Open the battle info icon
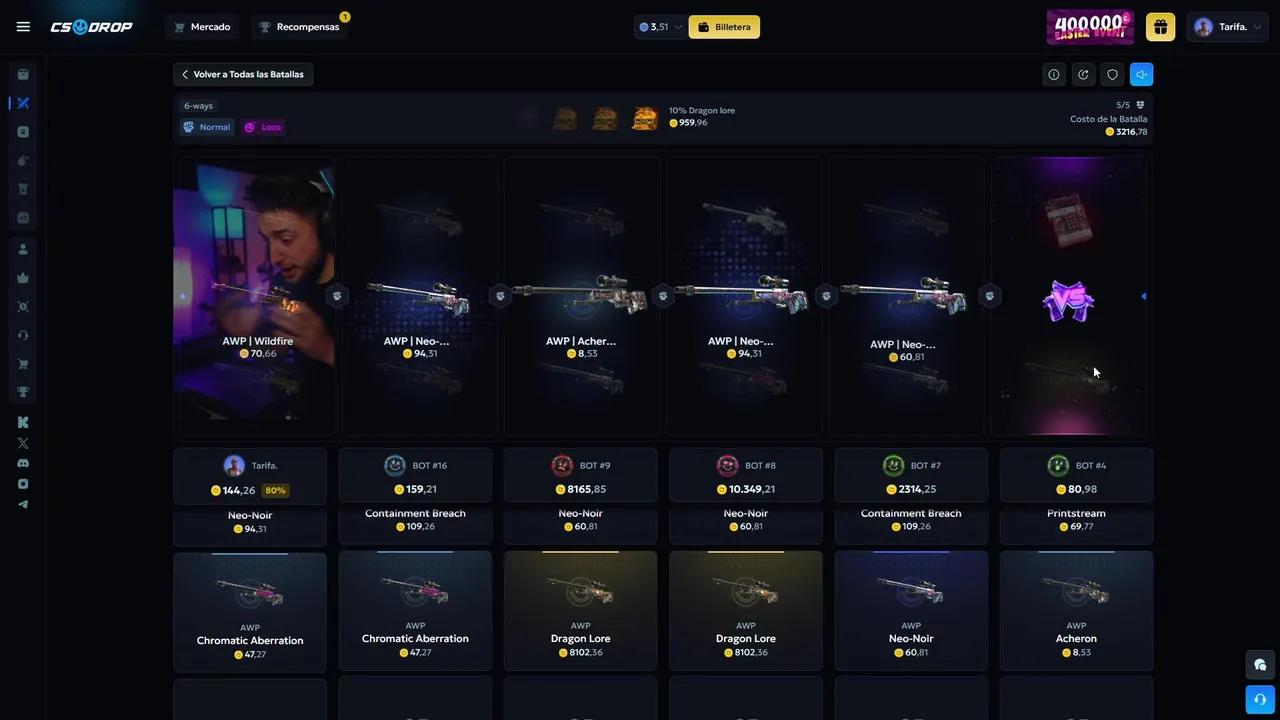The width and height of the screenshot is (1280, 720). pyautogui.click(x=1054, y=74)
